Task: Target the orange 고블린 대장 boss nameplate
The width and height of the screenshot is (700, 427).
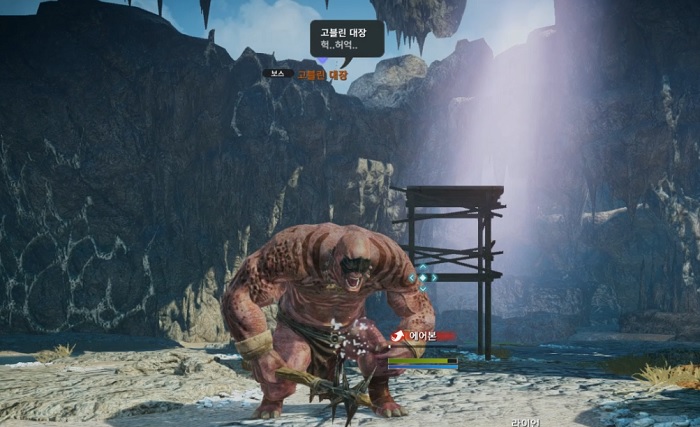Action: point(323,75)
